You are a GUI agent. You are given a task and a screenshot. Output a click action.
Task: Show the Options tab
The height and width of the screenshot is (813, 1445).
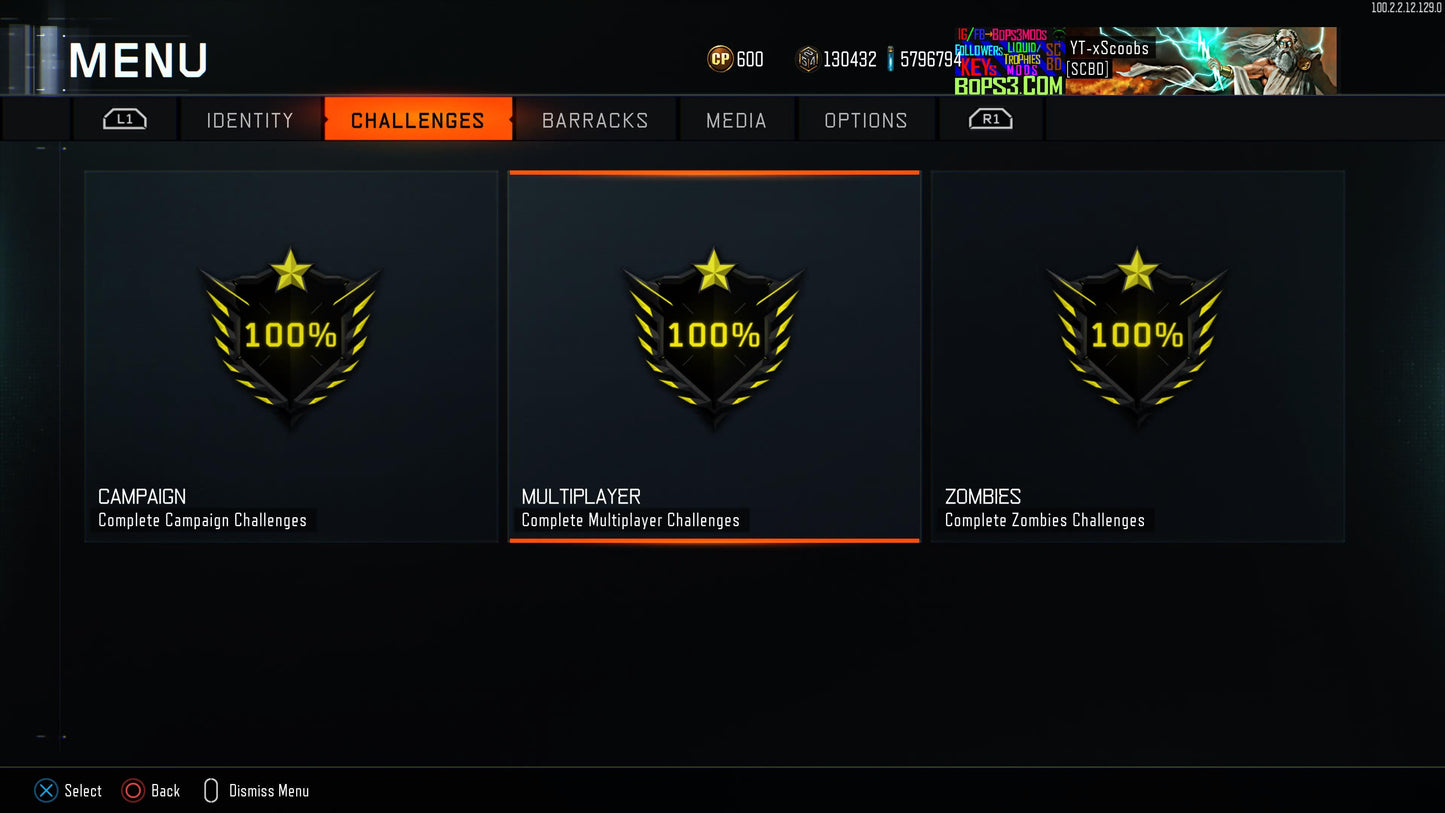[x=865, y=120]
